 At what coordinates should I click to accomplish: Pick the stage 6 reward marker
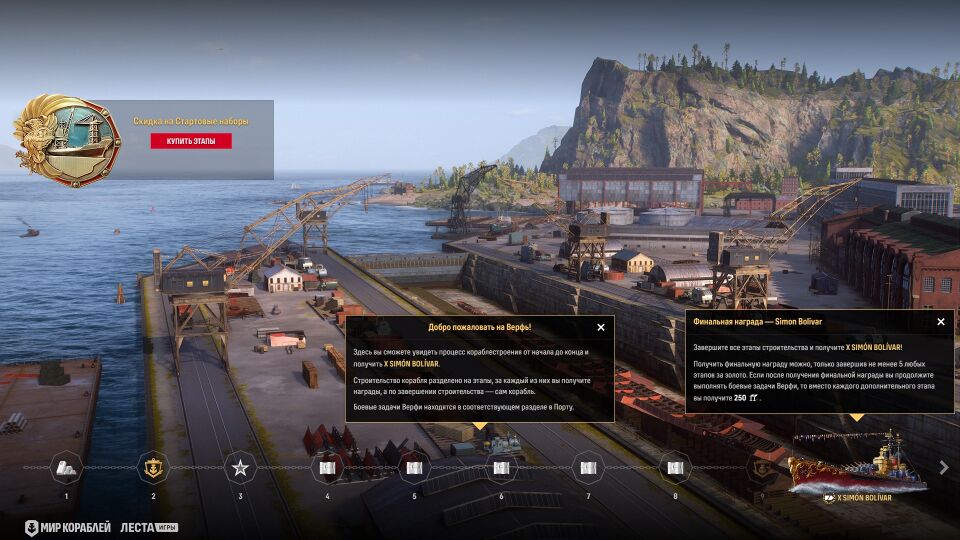(501, 467)
